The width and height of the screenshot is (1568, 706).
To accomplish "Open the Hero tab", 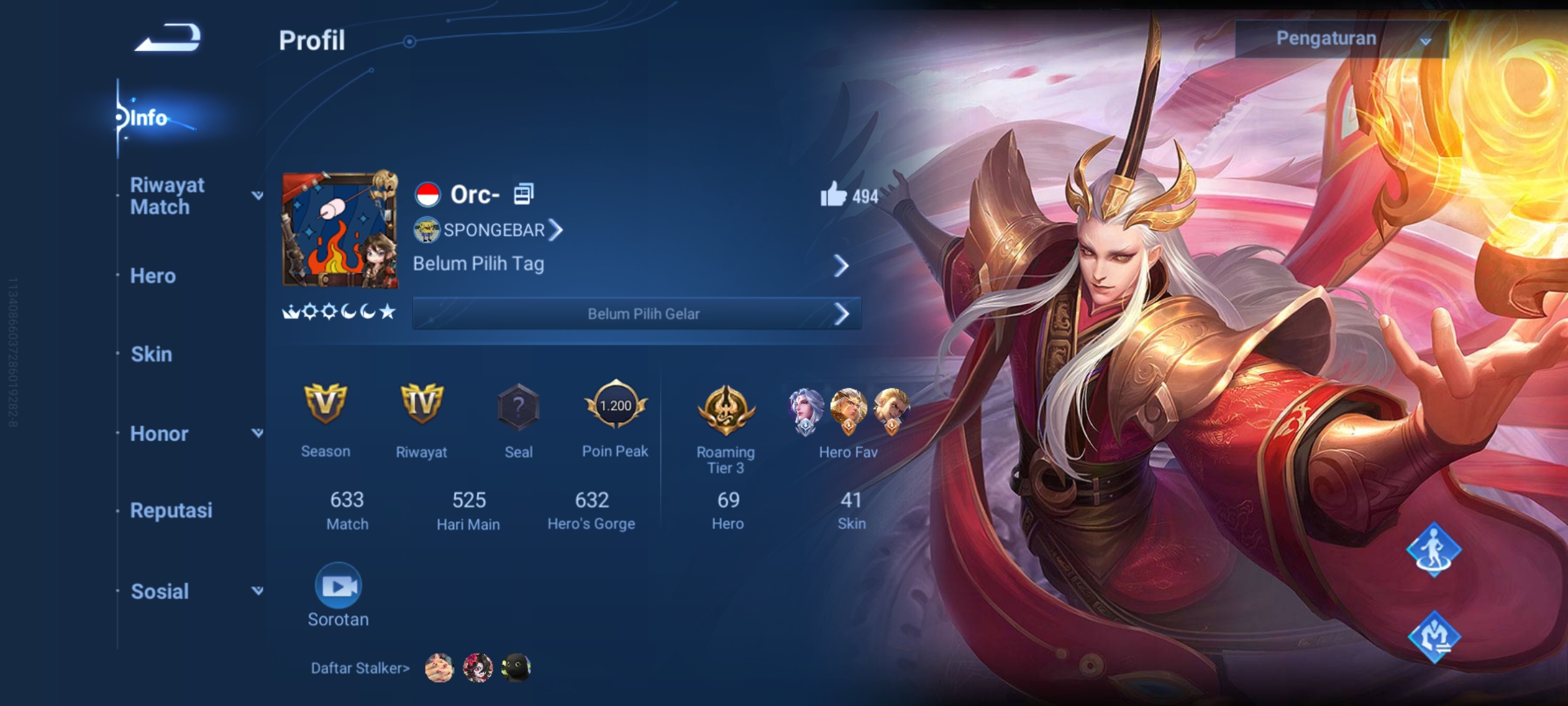I will tap(153, 276).
